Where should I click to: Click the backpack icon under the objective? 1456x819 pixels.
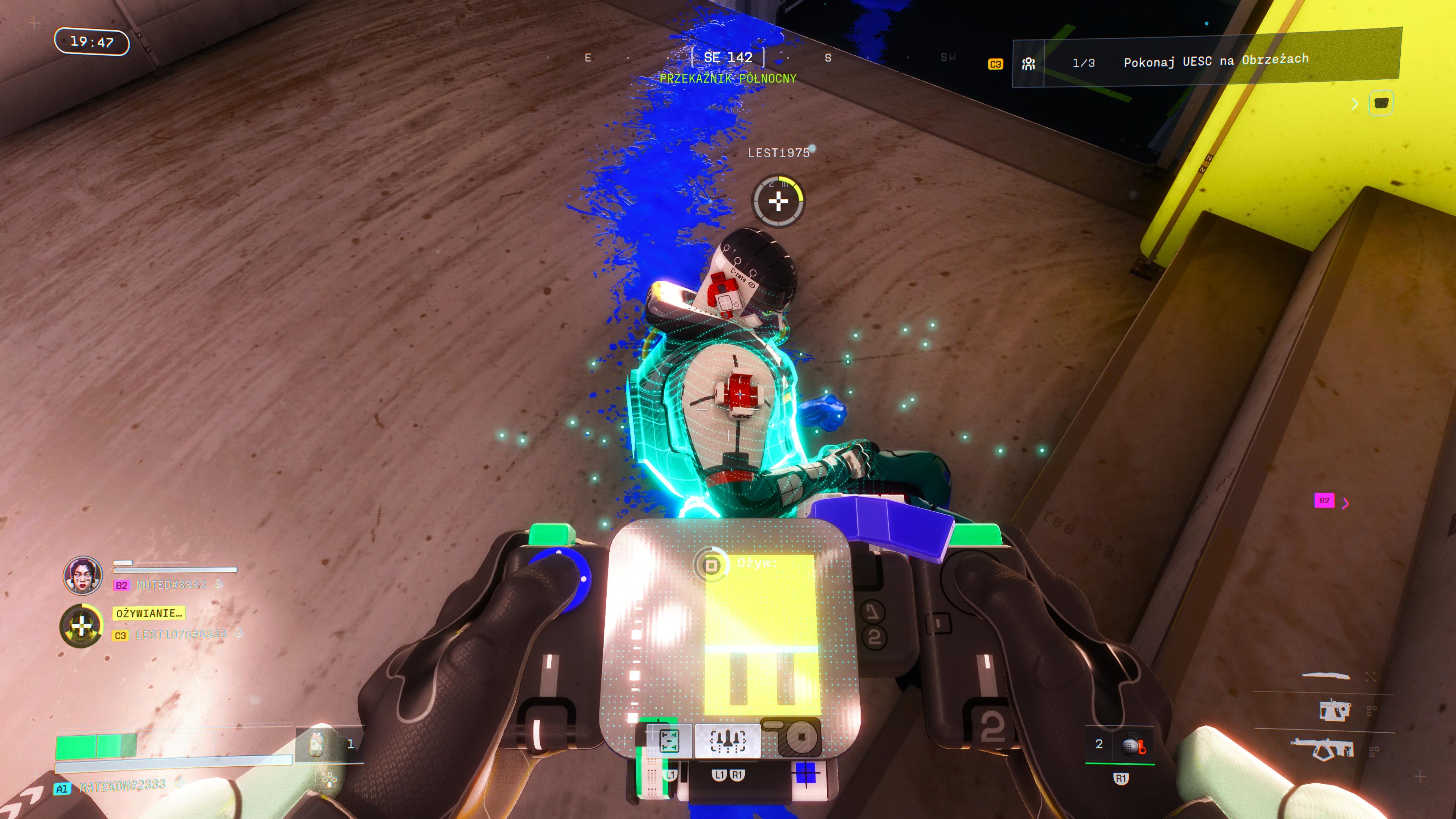click(1381, 103)
